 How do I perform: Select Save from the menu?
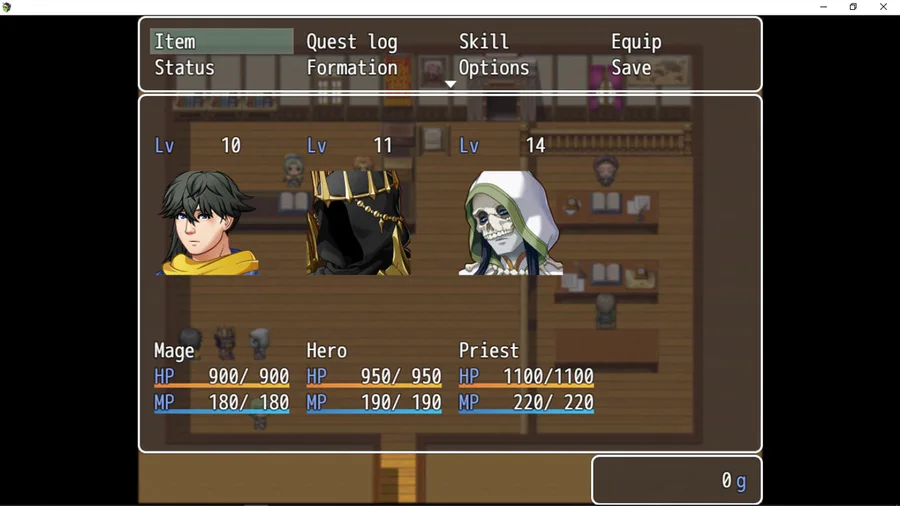(631, 68)
